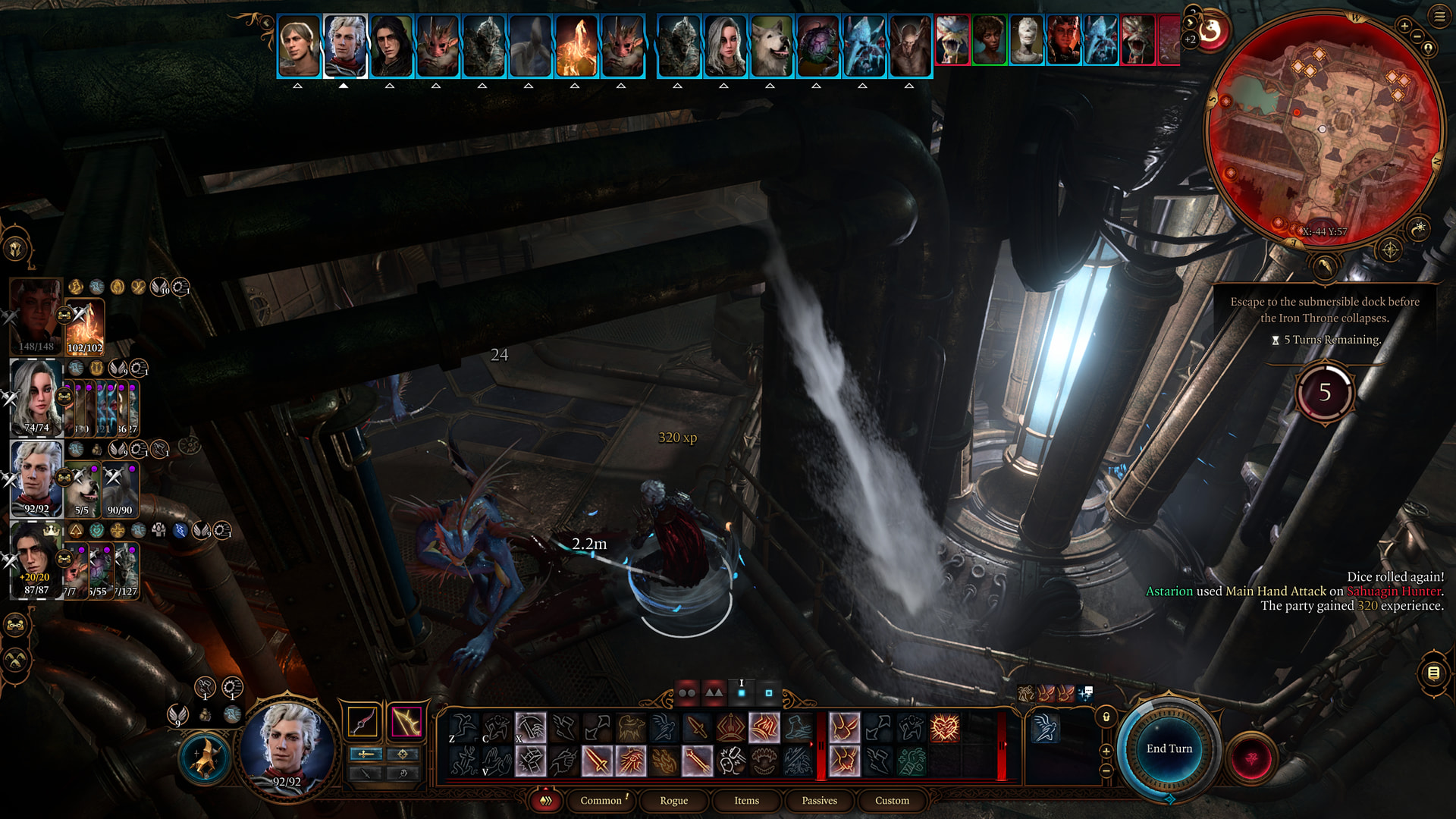Screen dimensions: 1456x819
Task: Show the Items hotbar tab
Action: 746,801
